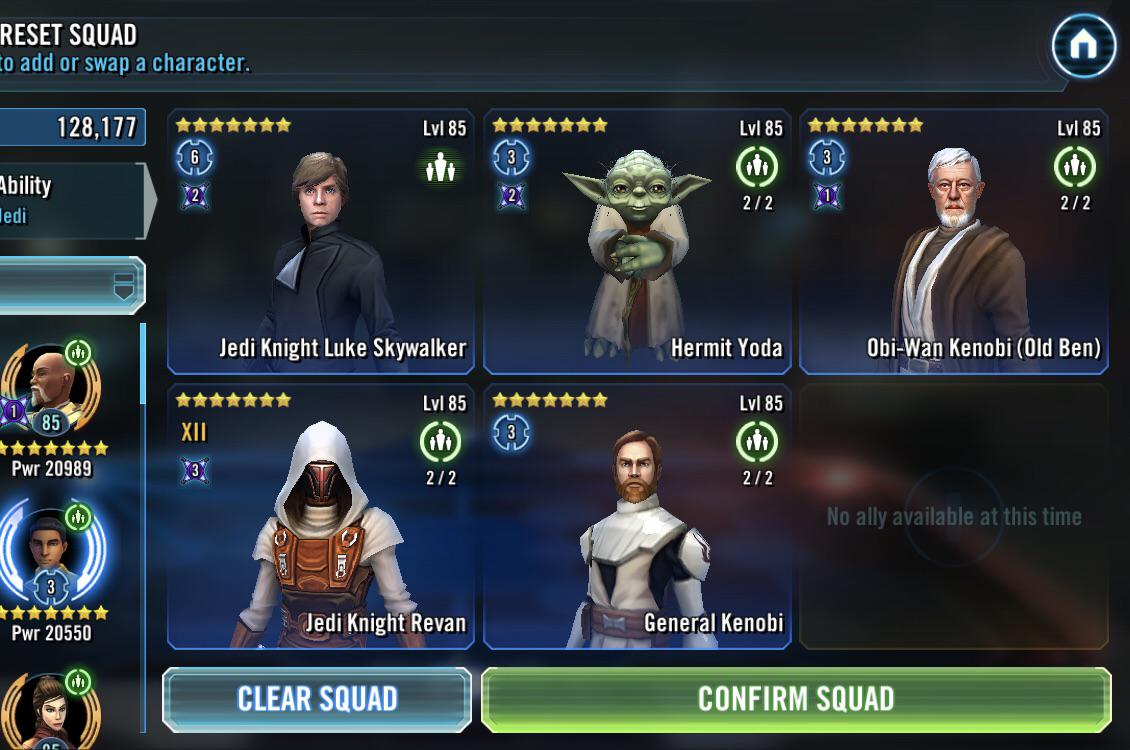The image size is (1130, 750).
Task: Select the Jedi Knight Revan card
Action: click(321, 517)
